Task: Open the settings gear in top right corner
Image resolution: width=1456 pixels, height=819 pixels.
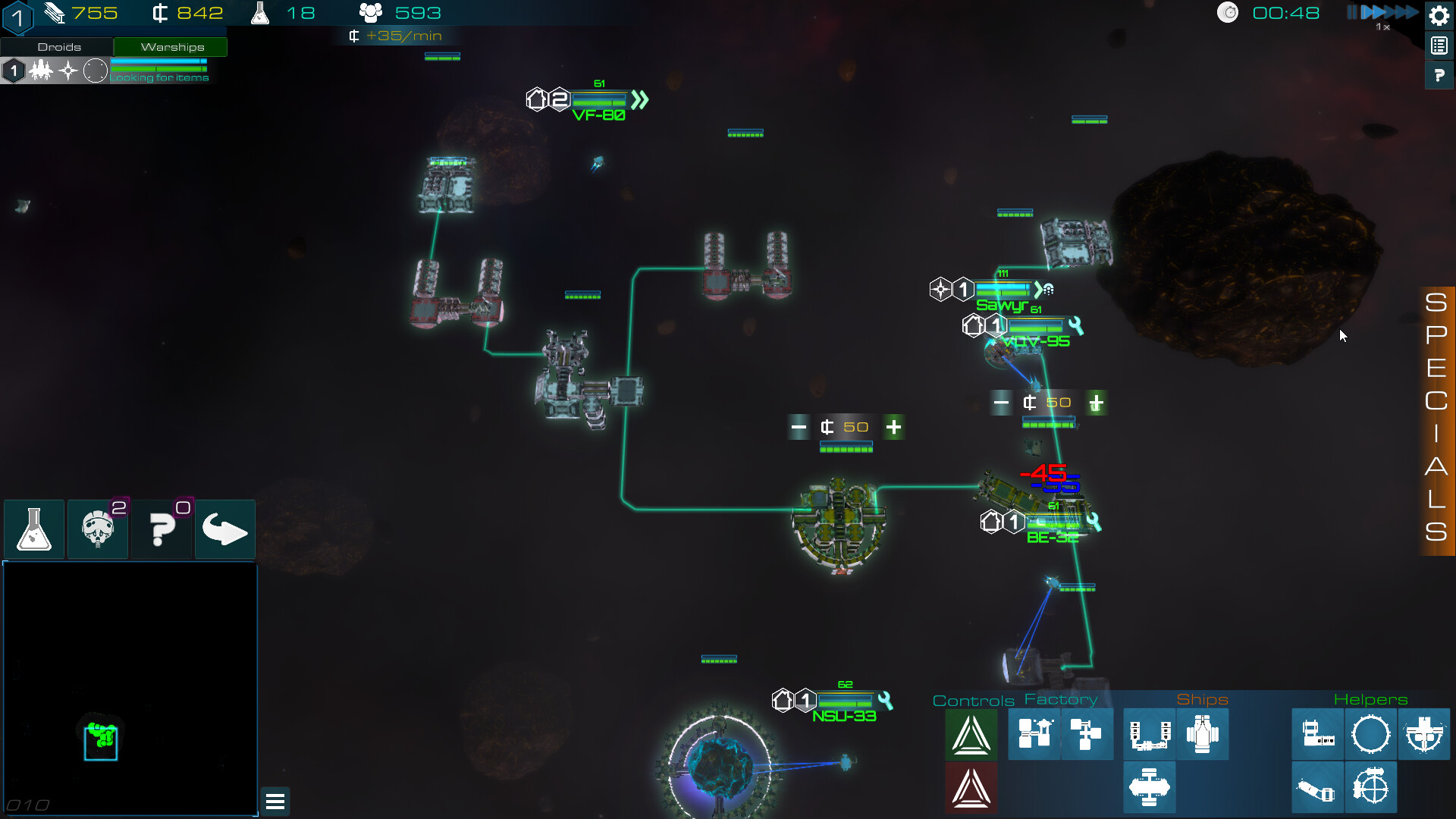Action: pyautogui.click(x=1439, y=15)
